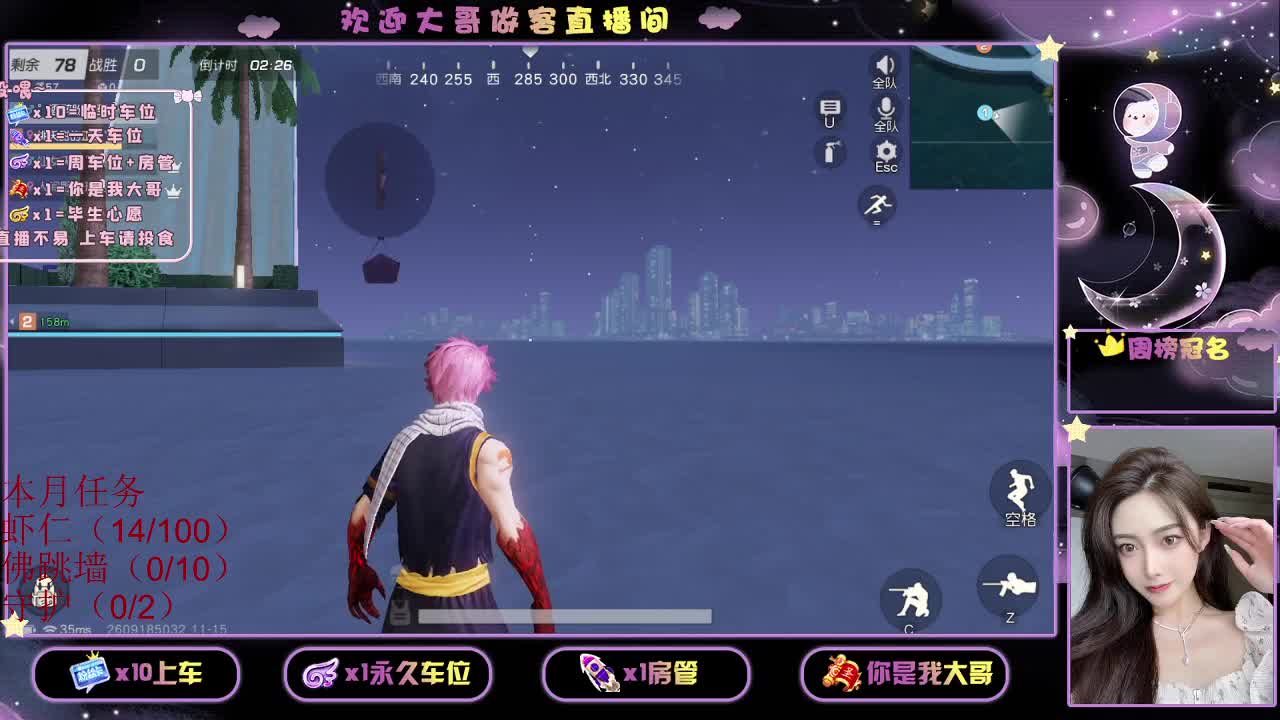Select the C crouch icon
1280x720 pixels.
(913, 596)
